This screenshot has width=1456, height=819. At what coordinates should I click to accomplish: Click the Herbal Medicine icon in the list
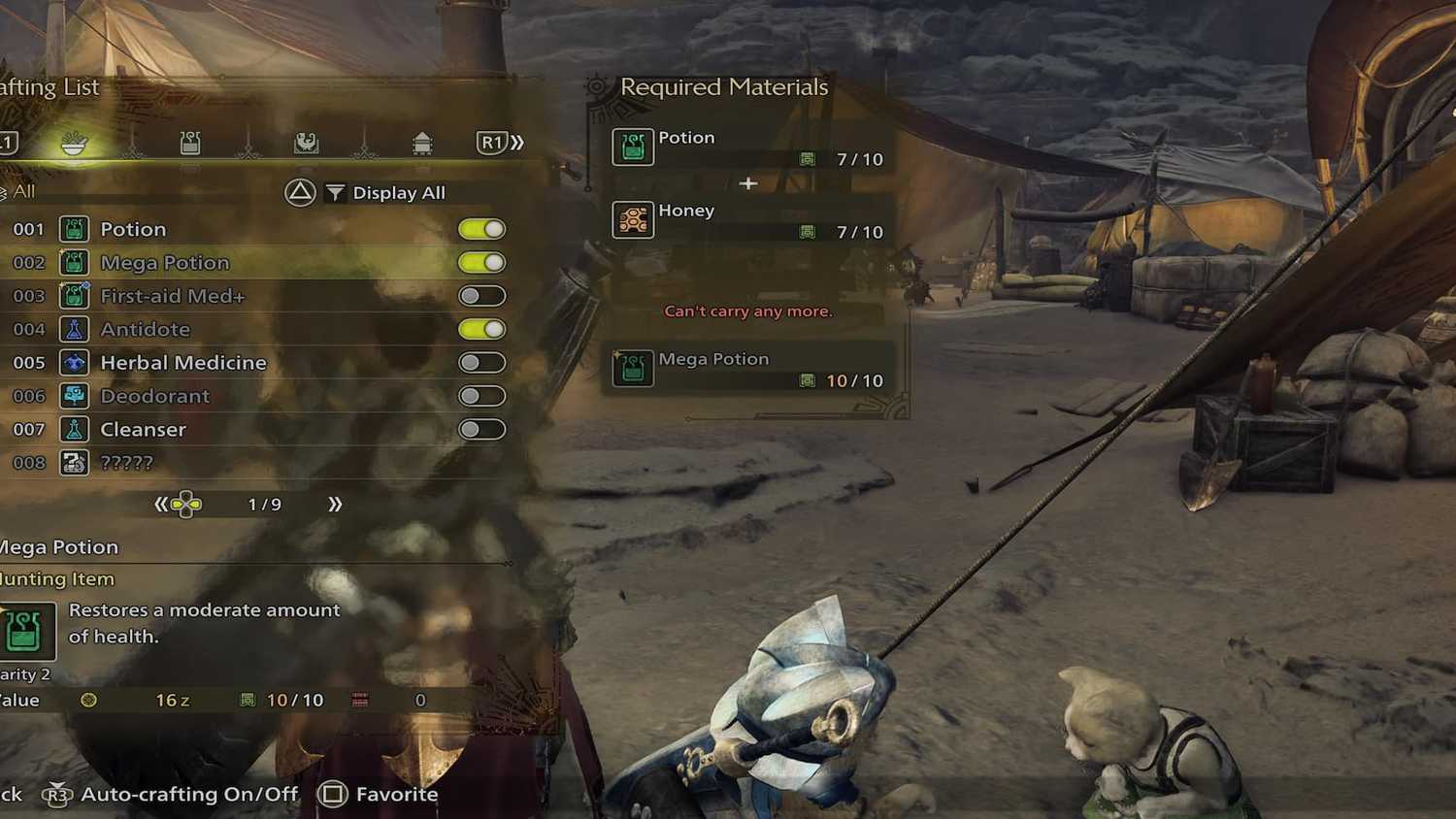coord(73,362)
